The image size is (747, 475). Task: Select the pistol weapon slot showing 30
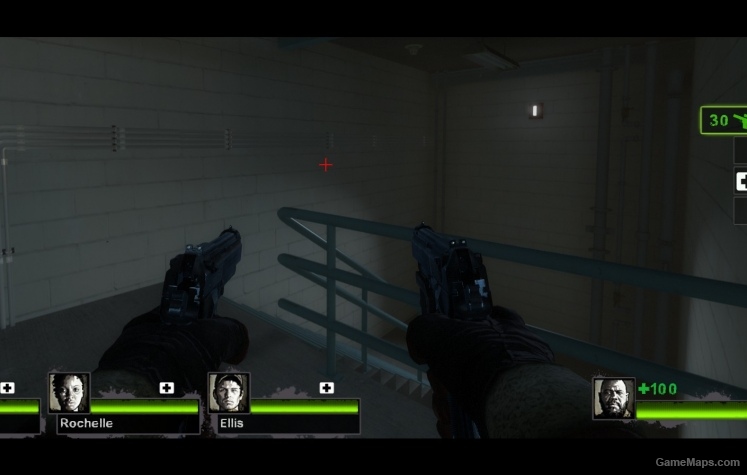(724, 121)
